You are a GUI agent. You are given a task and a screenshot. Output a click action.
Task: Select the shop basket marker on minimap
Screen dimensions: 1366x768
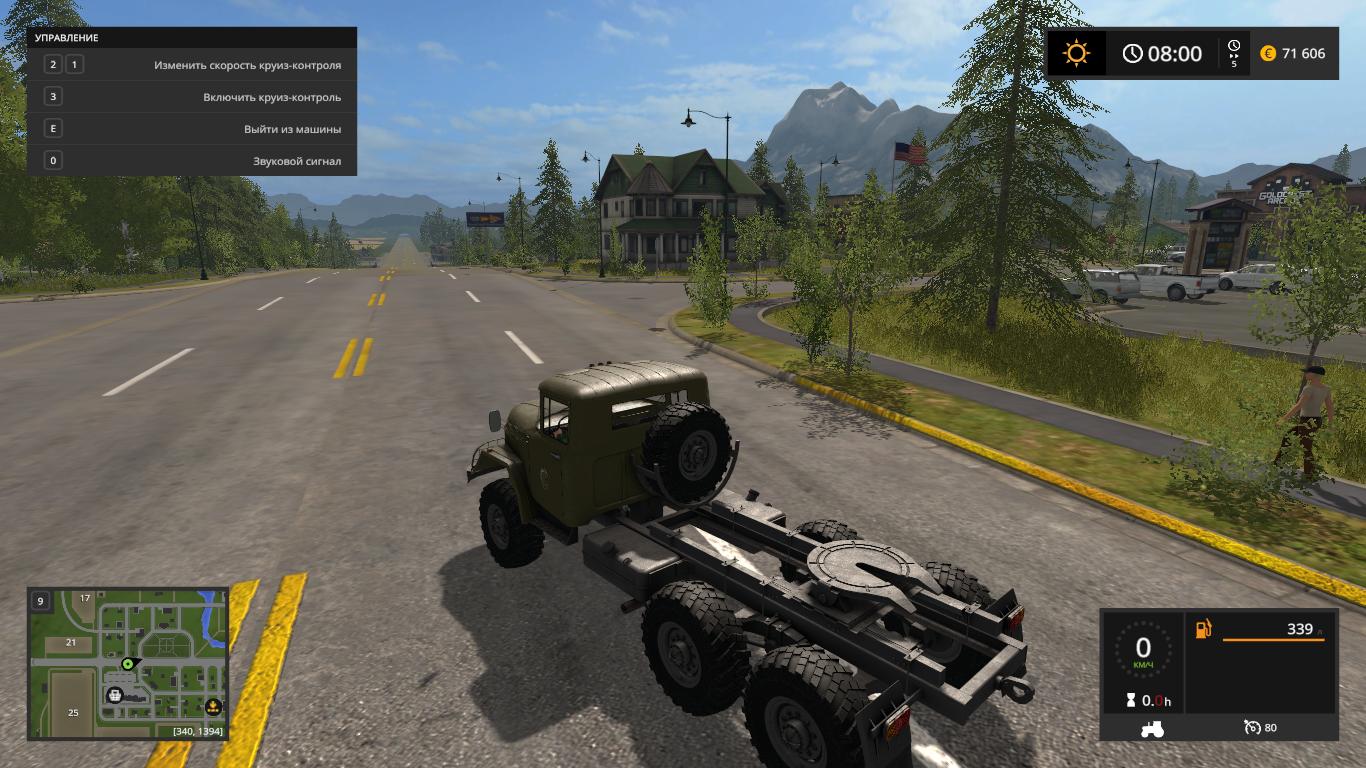tap(115, 695)
